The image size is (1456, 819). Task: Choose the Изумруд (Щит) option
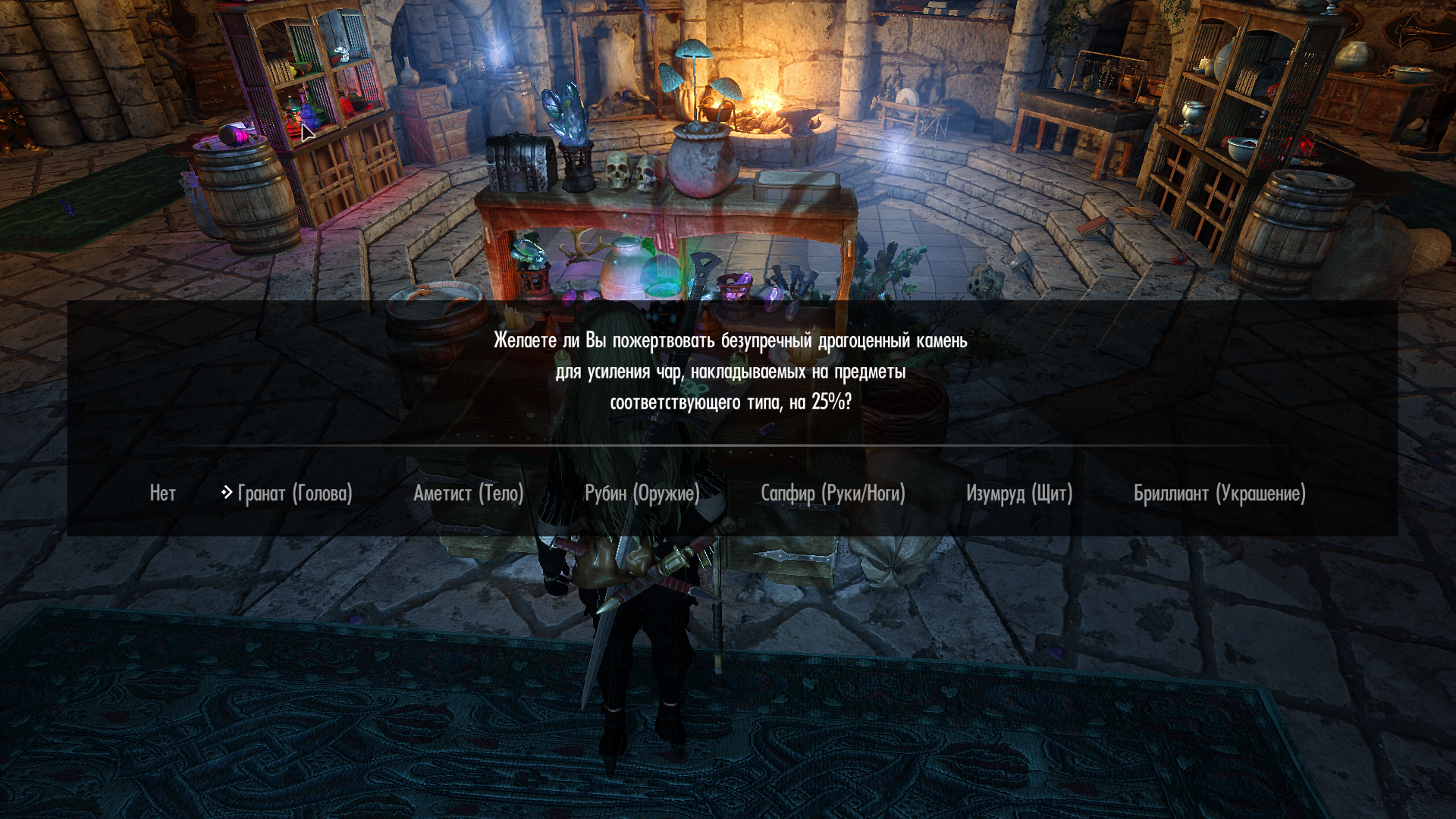click(1018, 494)
